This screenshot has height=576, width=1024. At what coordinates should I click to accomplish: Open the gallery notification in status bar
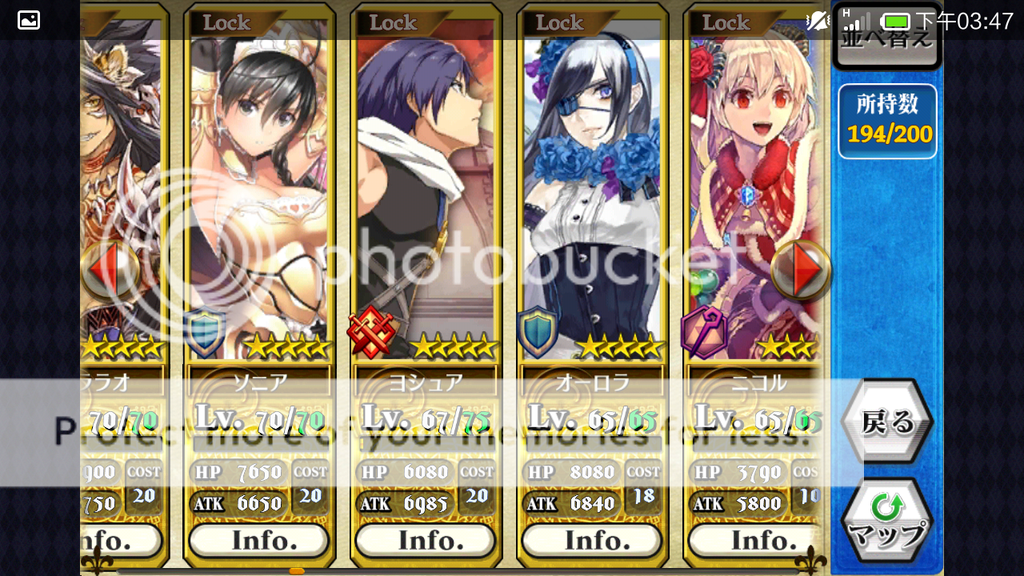(x=29, y=20)
